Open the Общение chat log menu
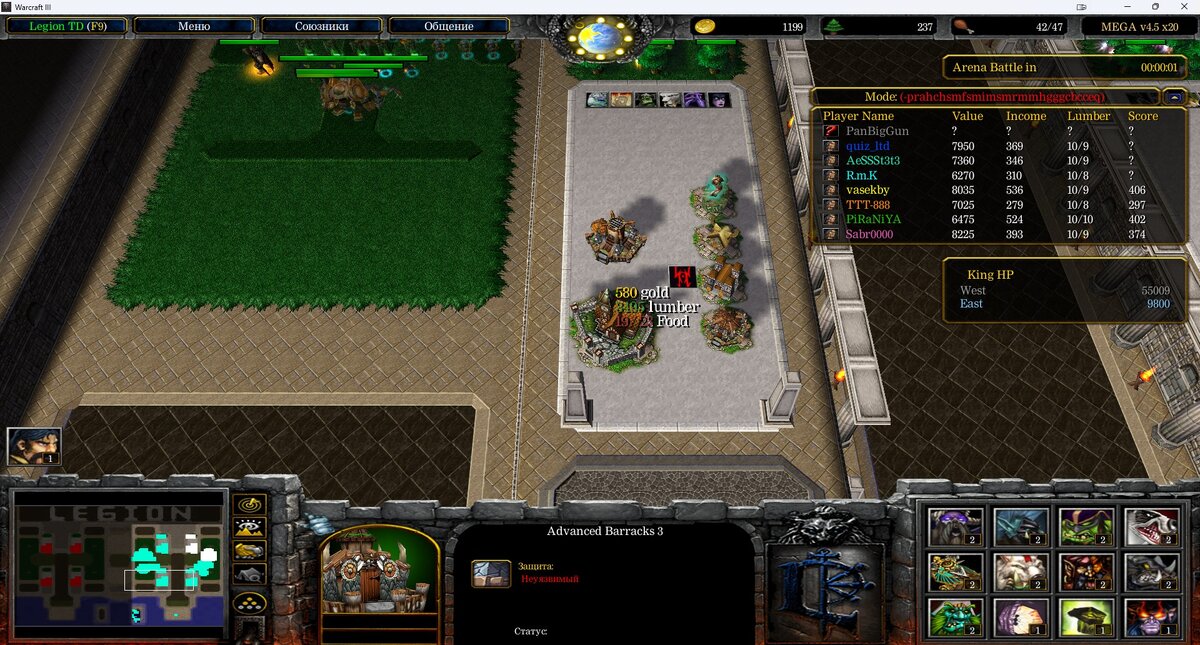 point(449,26)
